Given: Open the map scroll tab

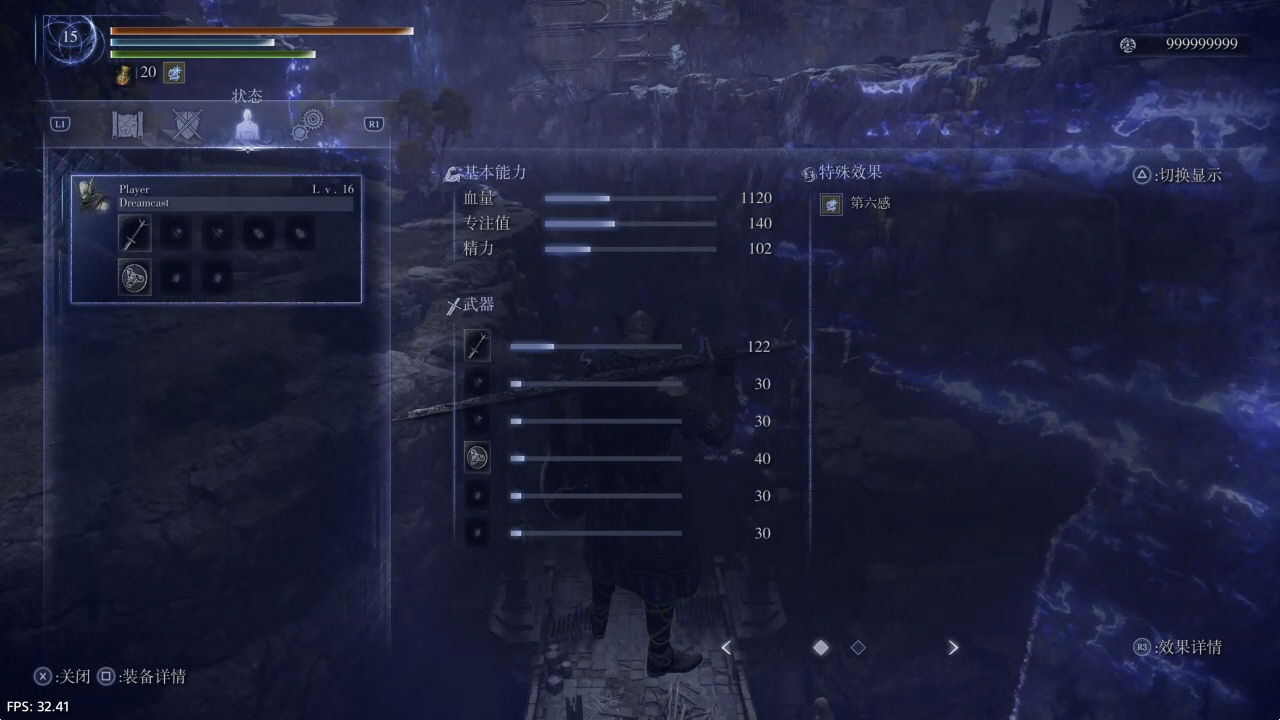Looking at the screenshot, I should 127,124.
